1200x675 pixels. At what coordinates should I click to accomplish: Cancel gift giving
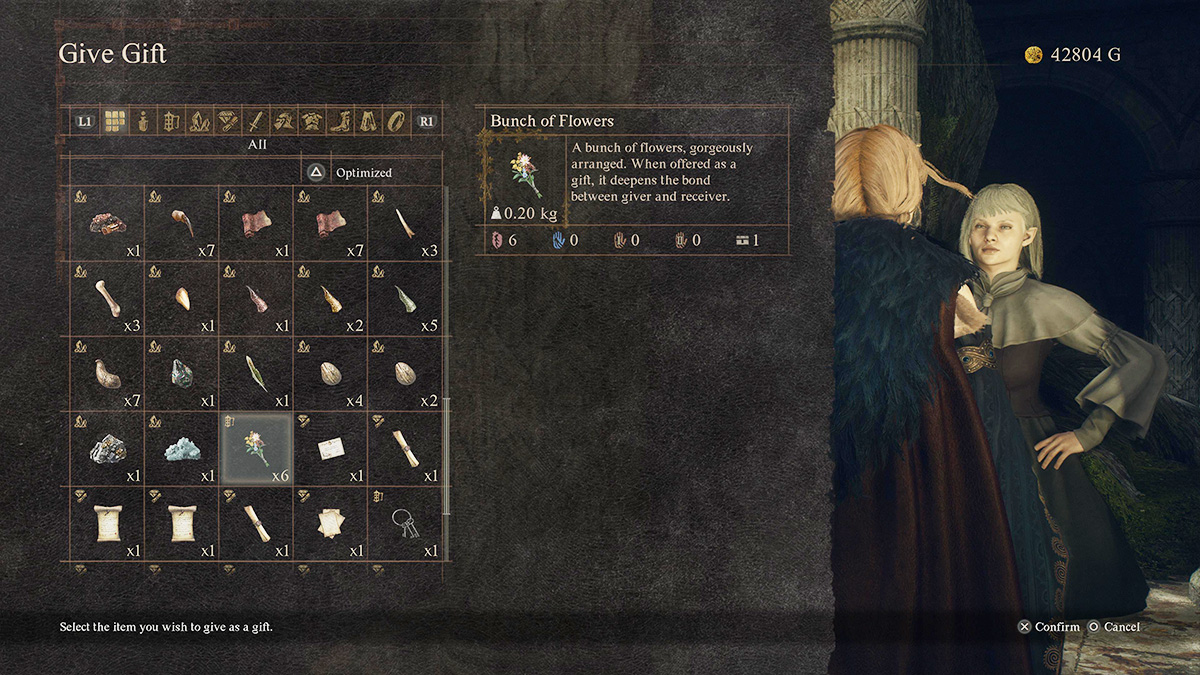coord(1114,627)
